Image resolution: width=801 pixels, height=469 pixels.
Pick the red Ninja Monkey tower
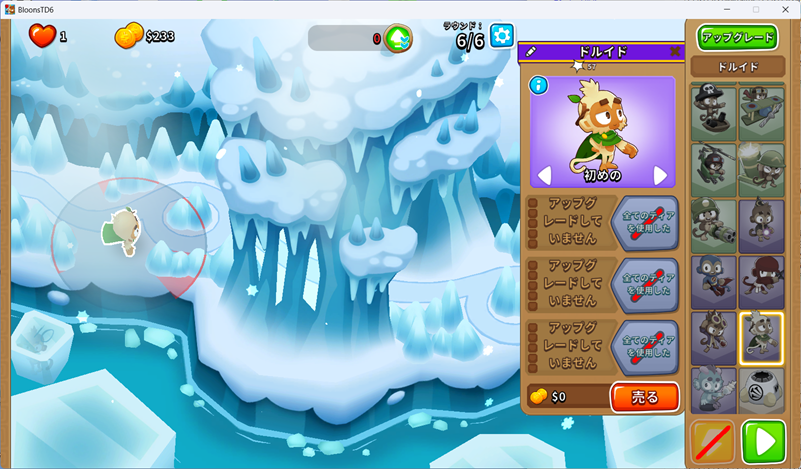tap(761, 281)
